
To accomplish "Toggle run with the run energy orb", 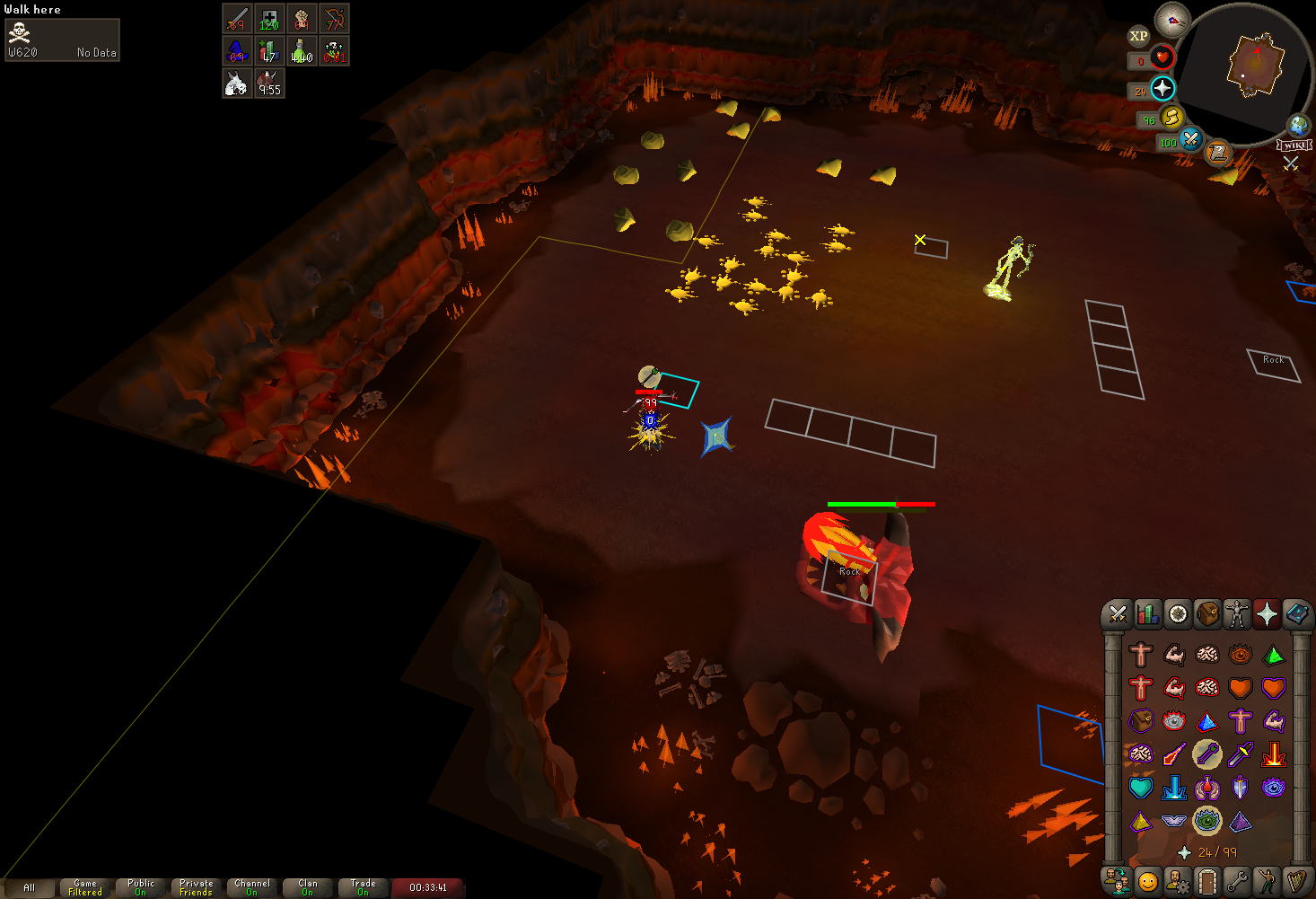I will pos(1171,117).
